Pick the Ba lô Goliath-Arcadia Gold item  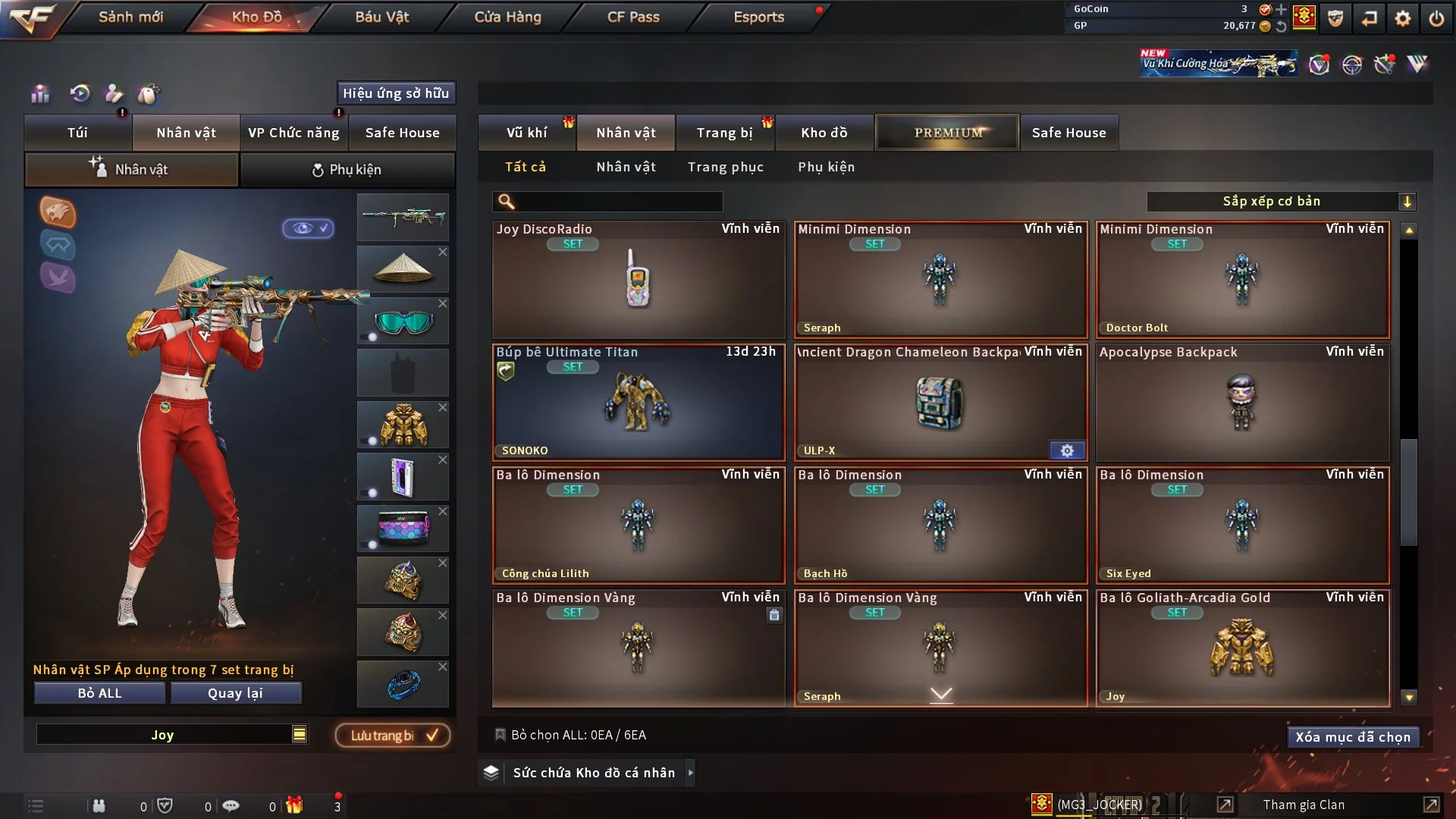1242,648
